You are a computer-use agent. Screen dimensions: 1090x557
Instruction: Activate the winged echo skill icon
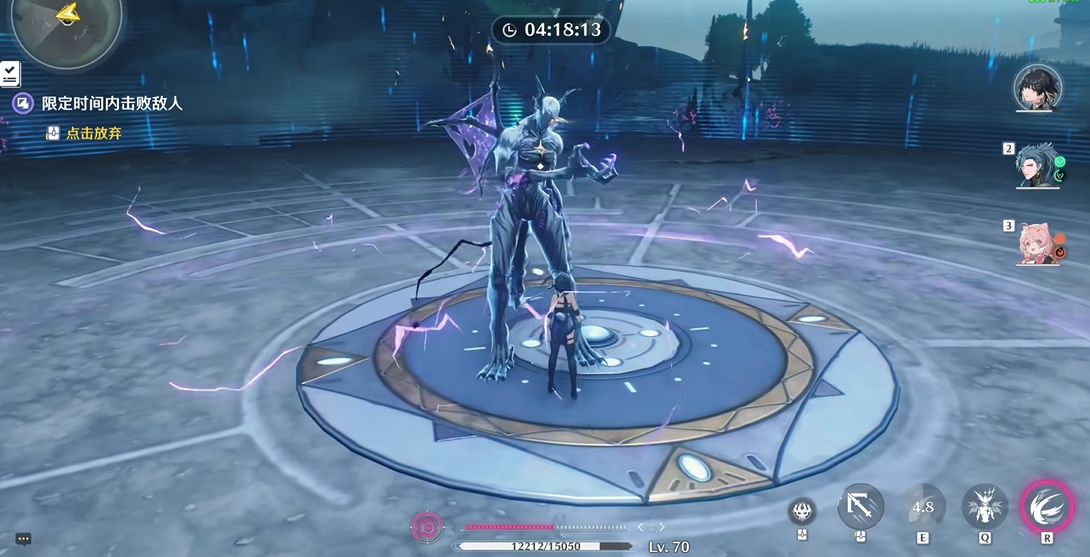pos(985,507)
